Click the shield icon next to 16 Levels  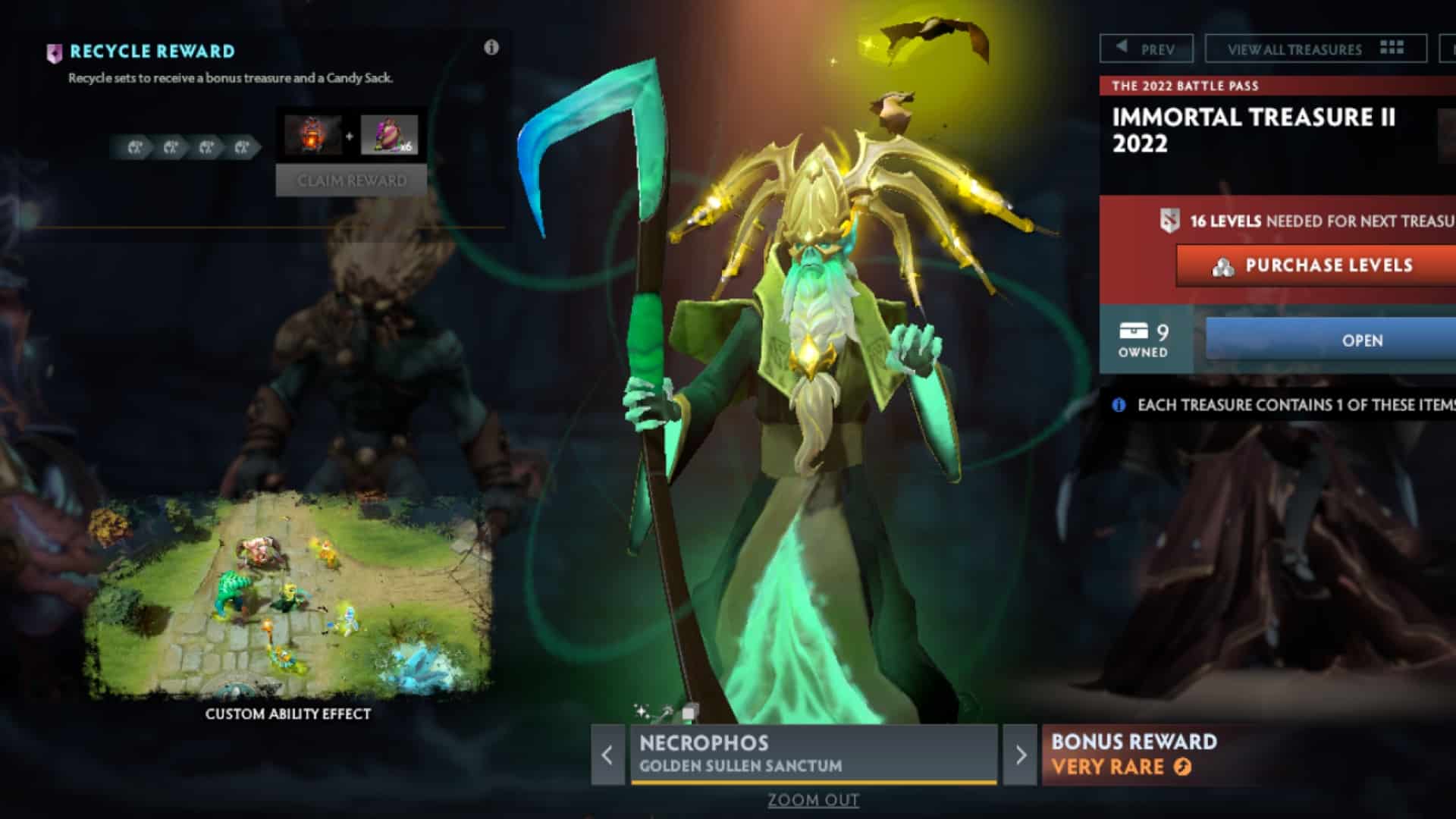click(x=1169, y=222)
